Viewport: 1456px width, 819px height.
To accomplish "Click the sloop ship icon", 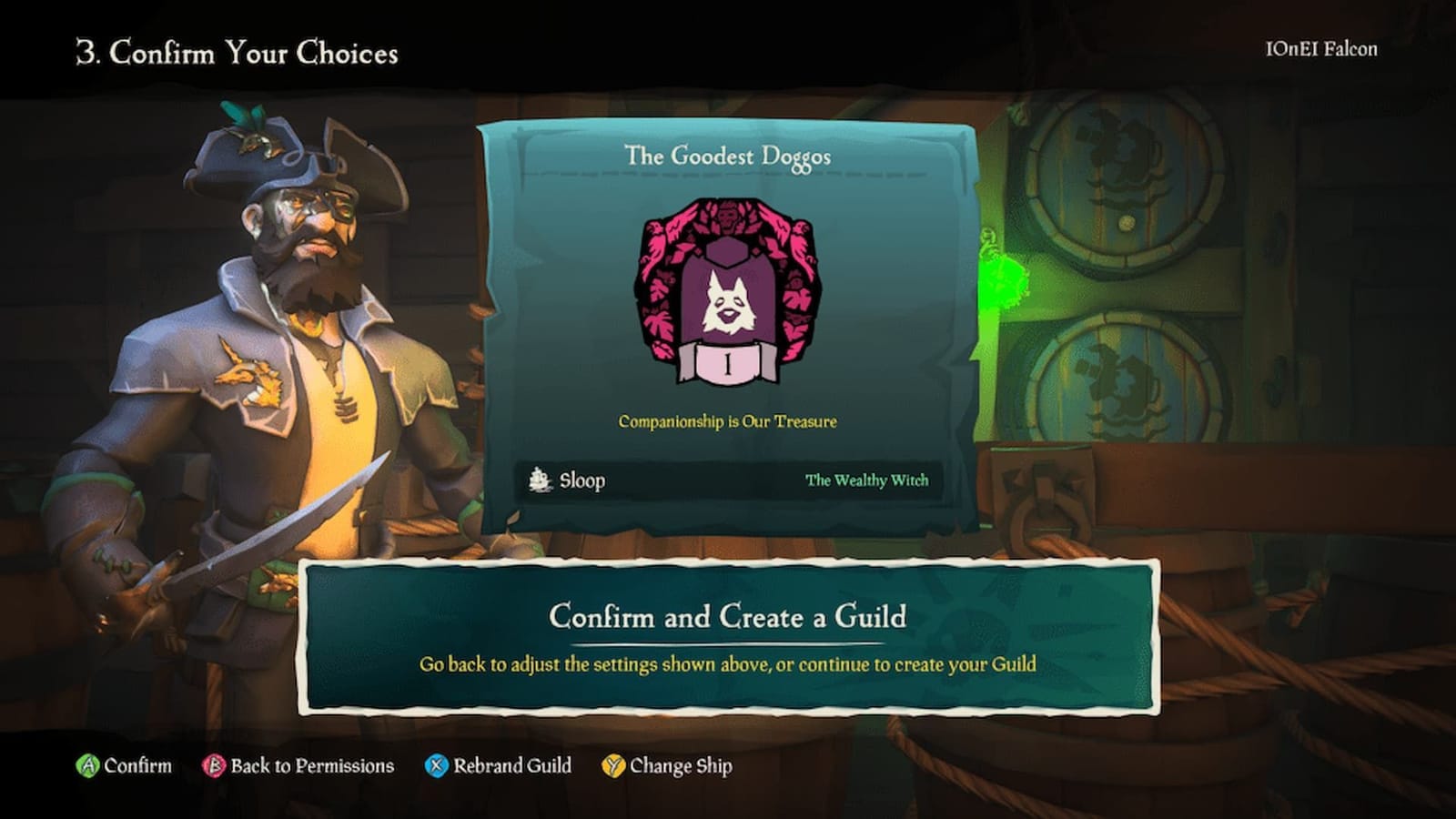I will pyautogui.click(x=539, y=480).
